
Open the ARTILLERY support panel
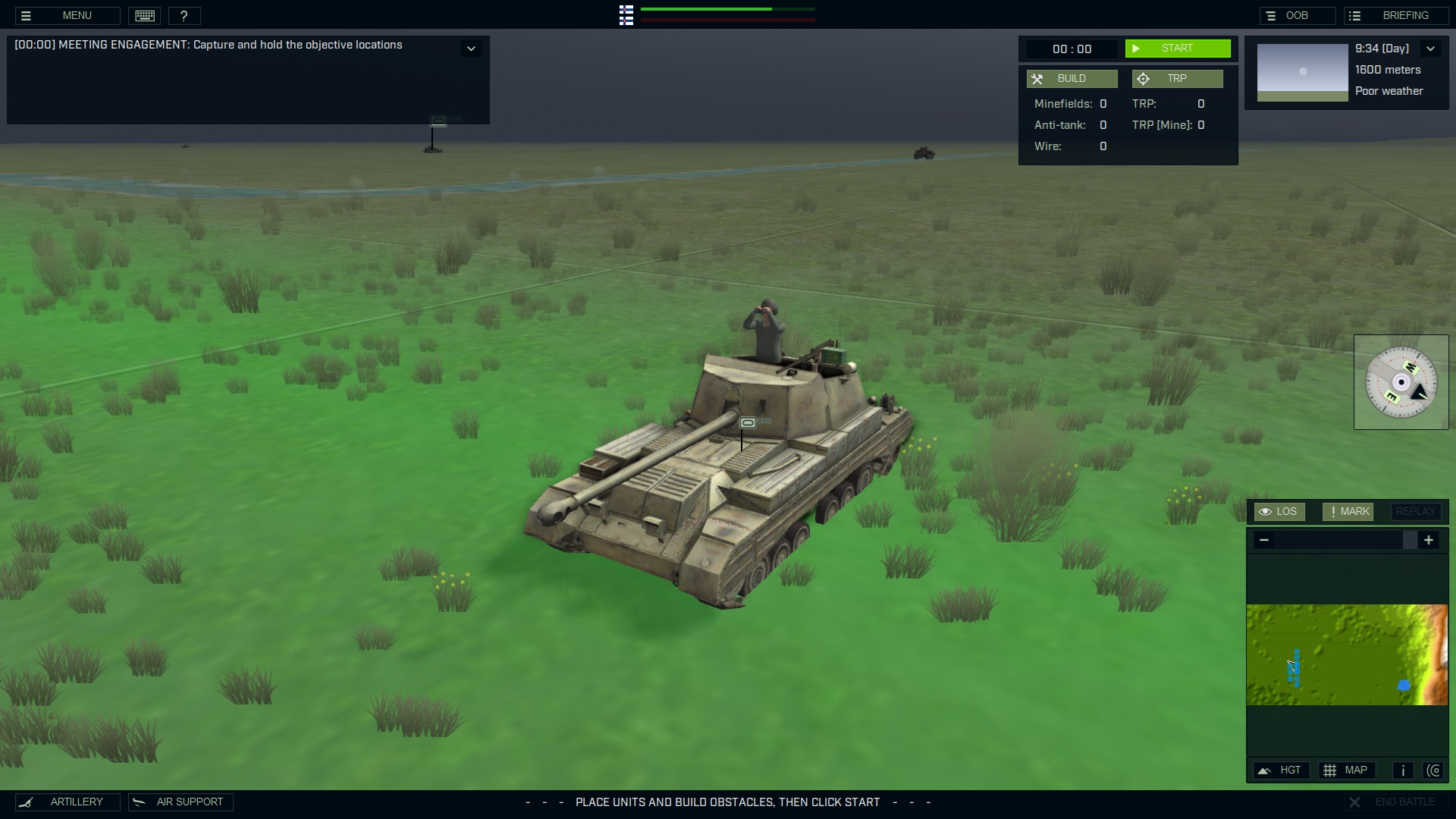(67, 802)
